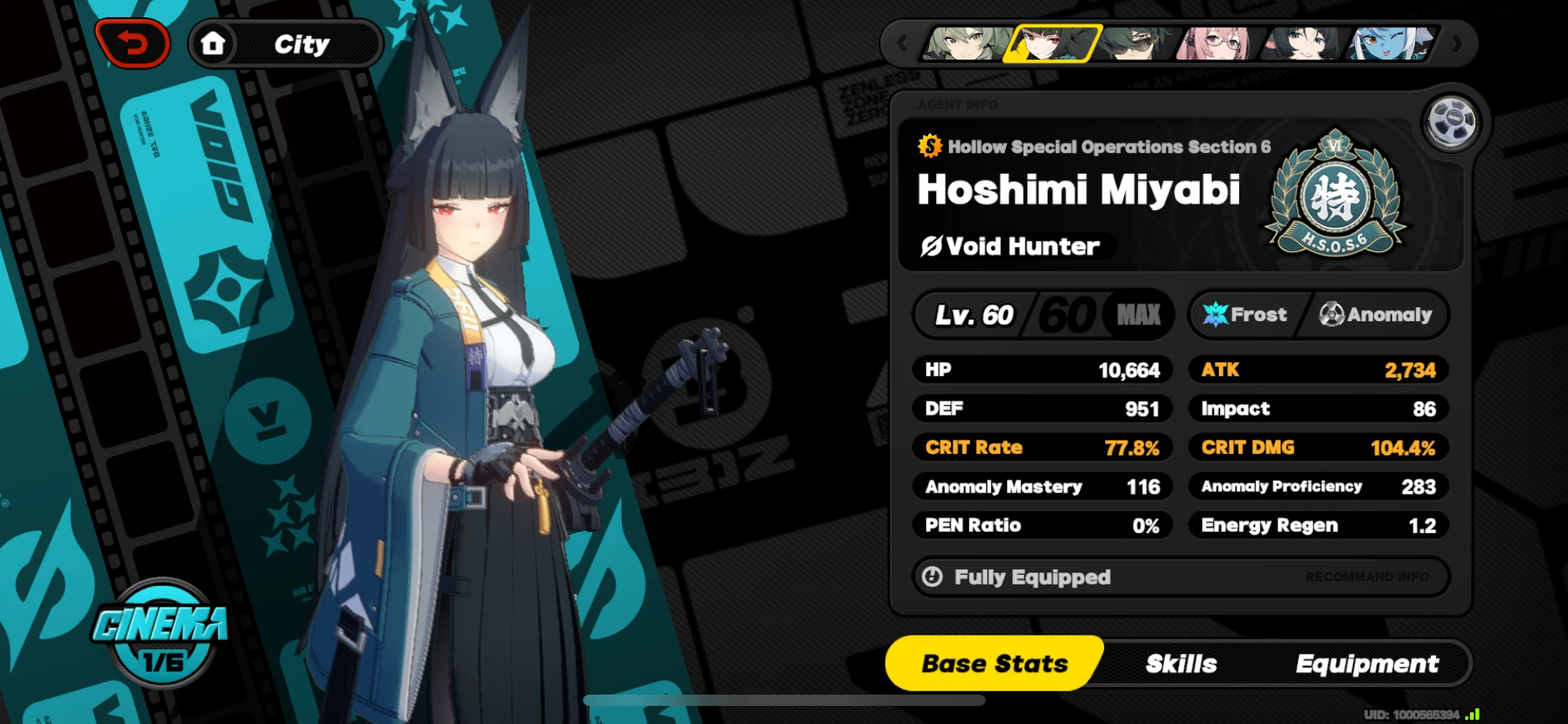Return to City using the home button

coord(214,43)
